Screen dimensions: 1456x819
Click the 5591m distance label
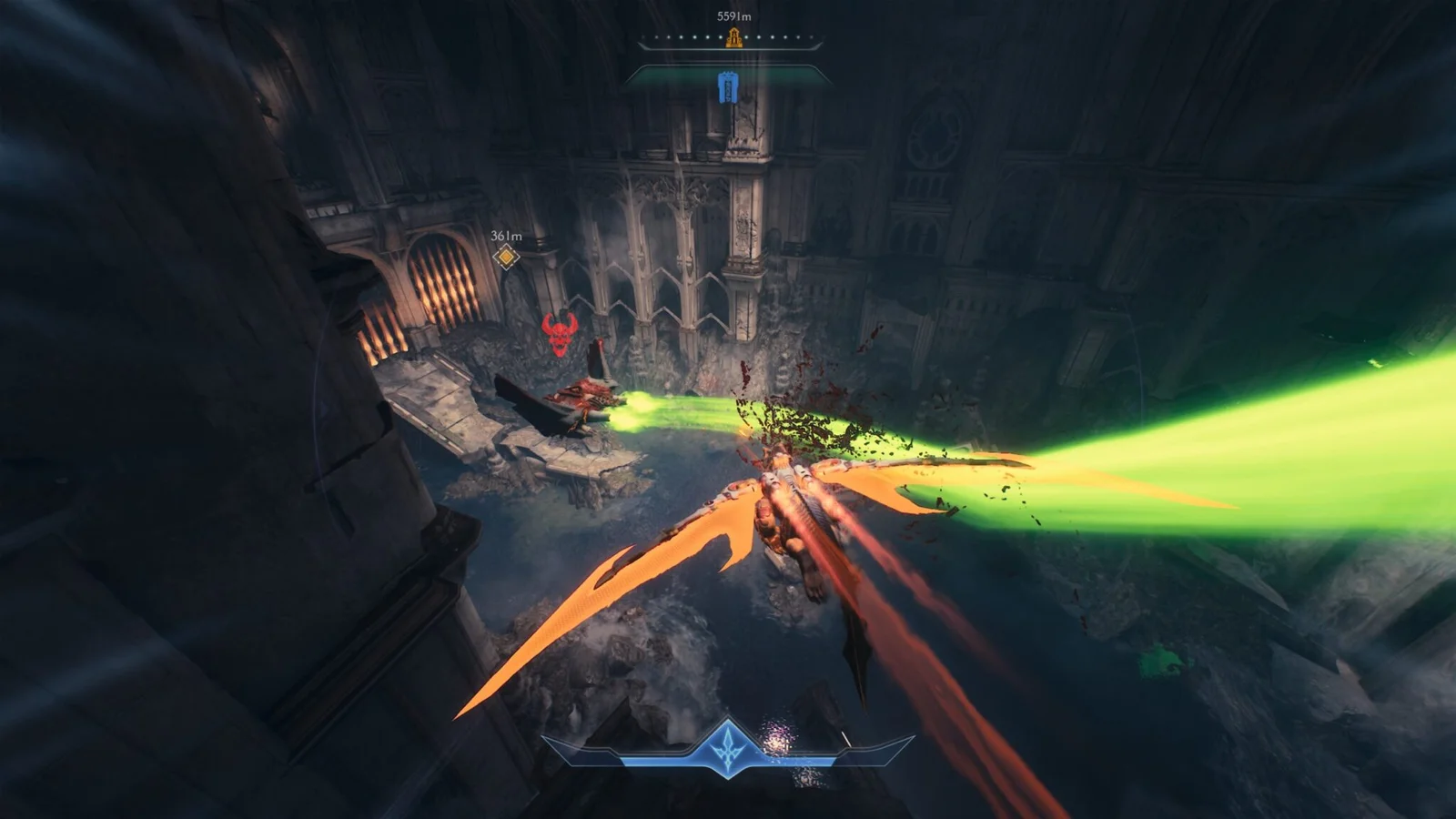pos(732,15)
